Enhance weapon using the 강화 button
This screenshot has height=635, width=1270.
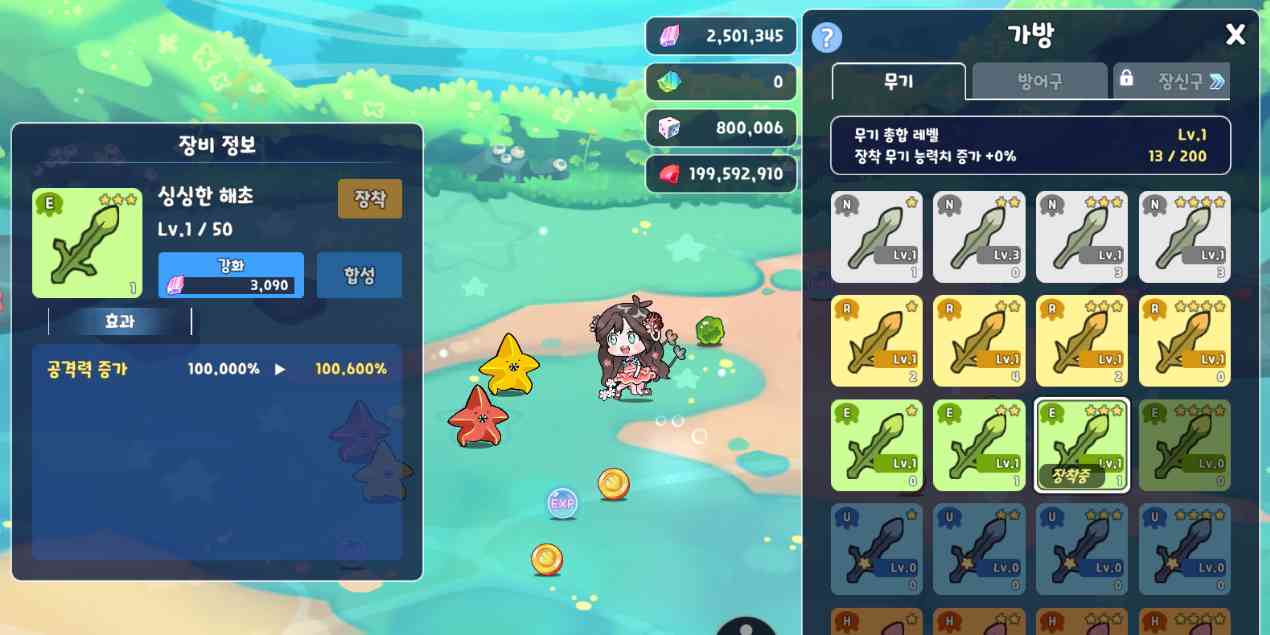(x=231, y=275)
